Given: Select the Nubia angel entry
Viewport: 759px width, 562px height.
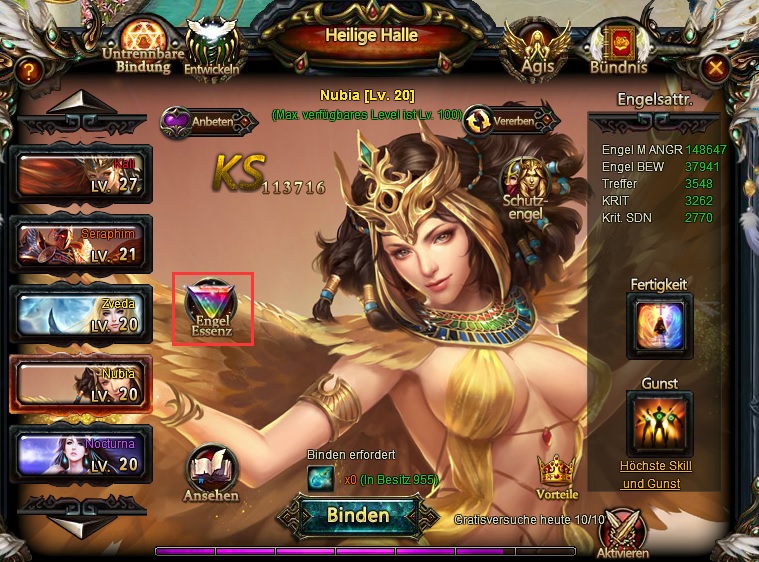Looking at the screenshot, I should 80,384.
